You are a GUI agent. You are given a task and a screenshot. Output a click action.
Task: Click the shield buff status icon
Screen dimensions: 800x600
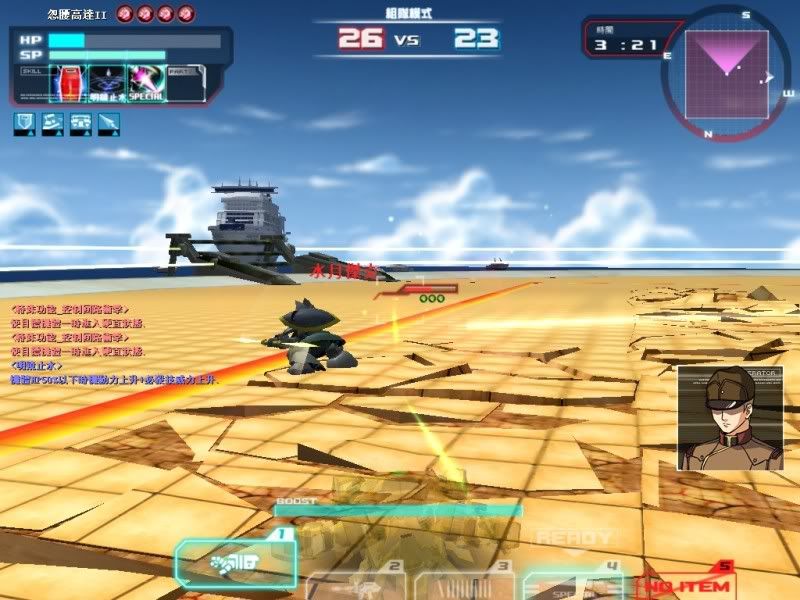24,124
